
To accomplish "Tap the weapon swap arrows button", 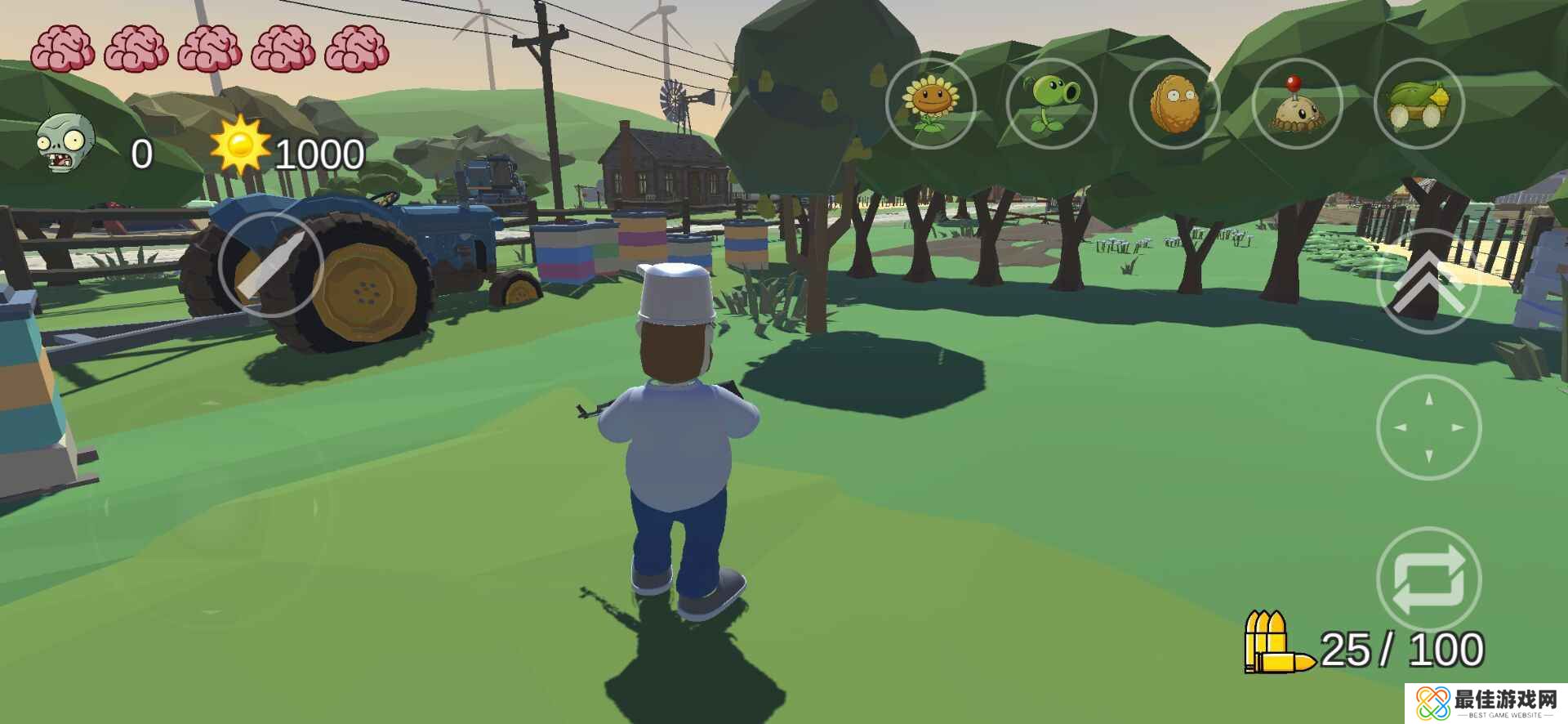I will click(x=1428, y=579).
